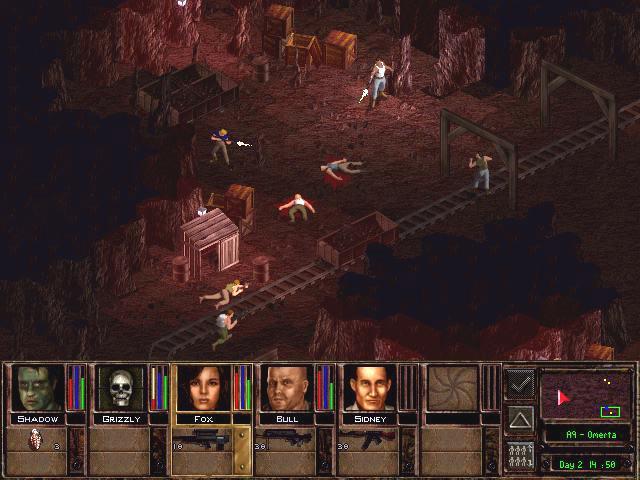
Task: Switch to Sidney's portrait
Action: [370, 388]
